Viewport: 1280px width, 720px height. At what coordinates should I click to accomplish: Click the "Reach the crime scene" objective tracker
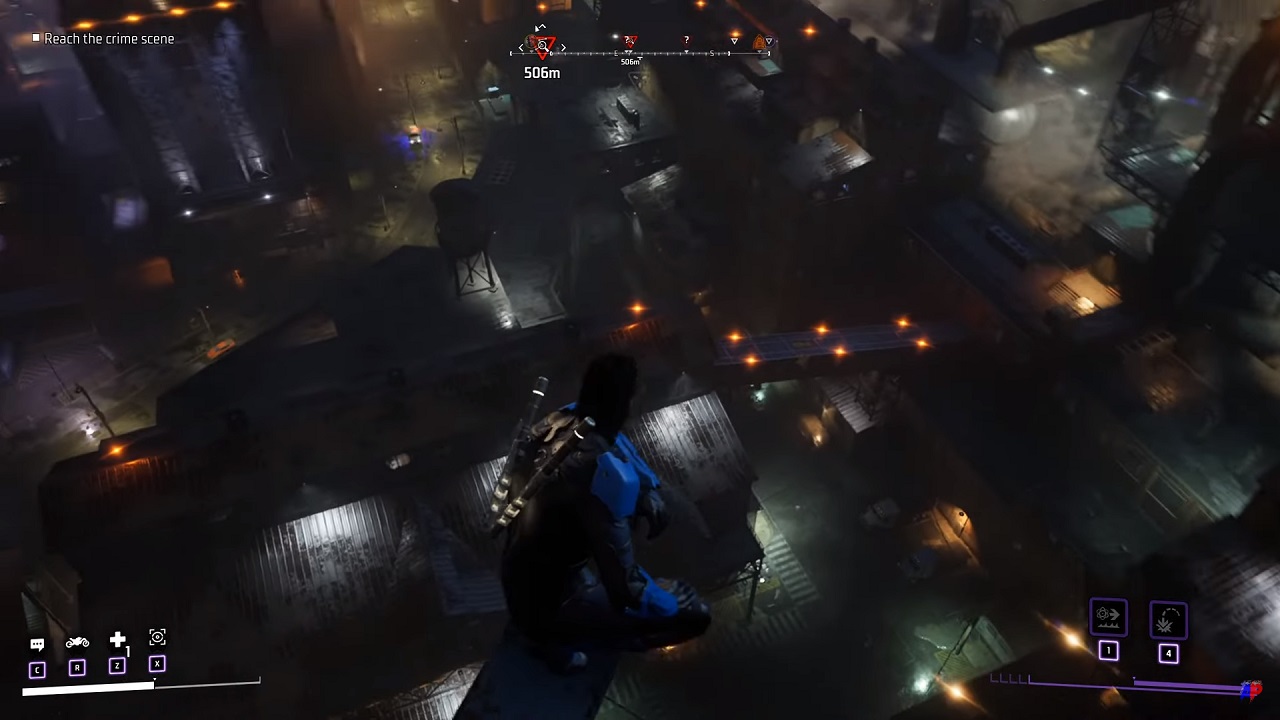click(x=108, y=39)
